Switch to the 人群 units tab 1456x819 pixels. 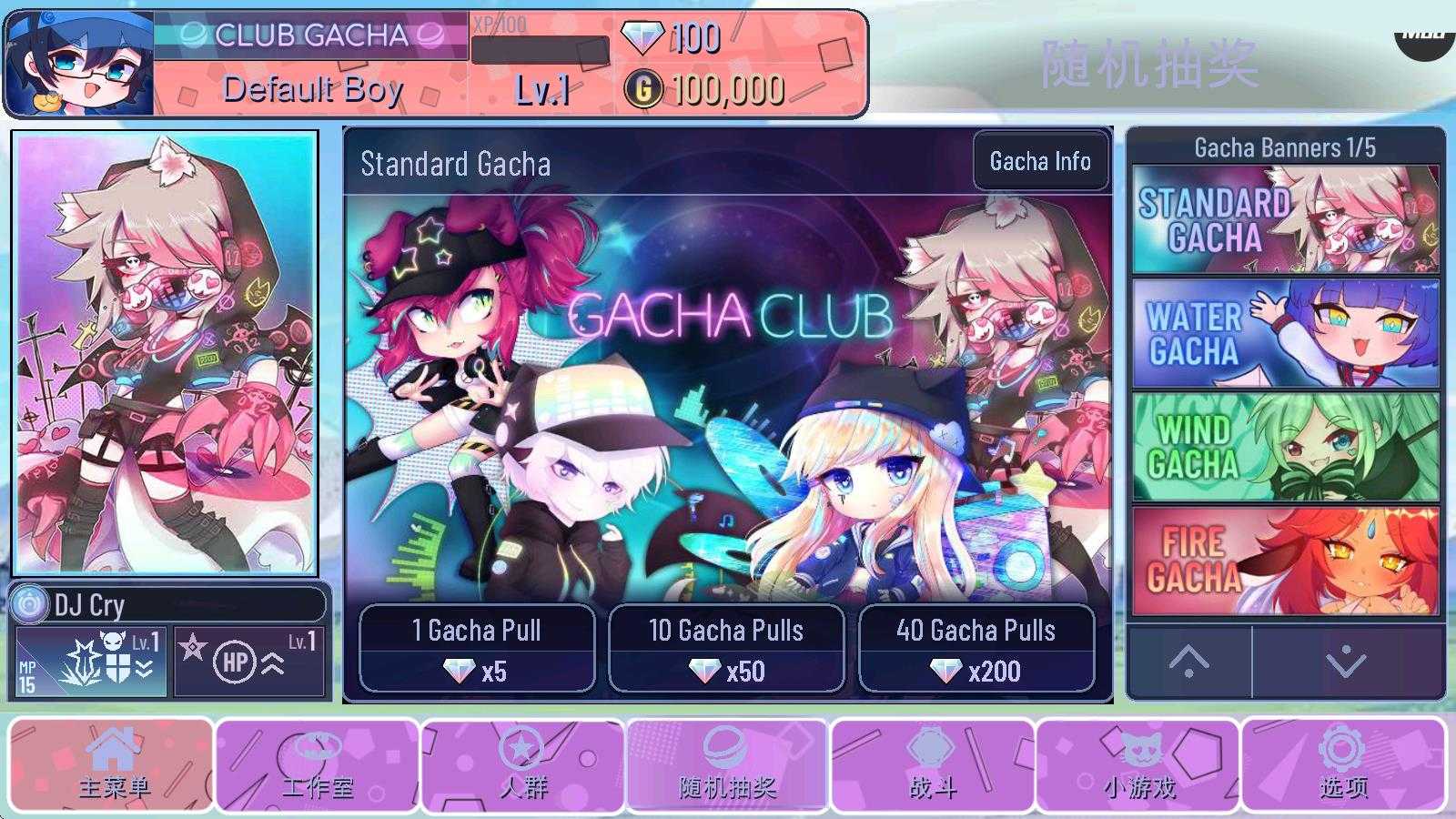pyautogui.click(x=523, y=764)
